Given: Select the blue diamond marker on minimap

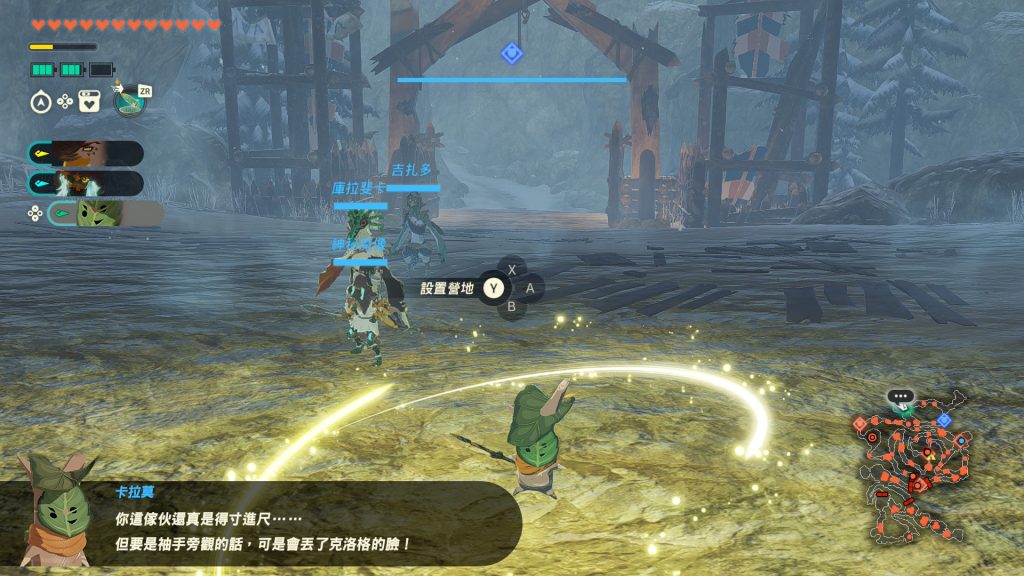Looking at the screenshot, I should 943,420.
